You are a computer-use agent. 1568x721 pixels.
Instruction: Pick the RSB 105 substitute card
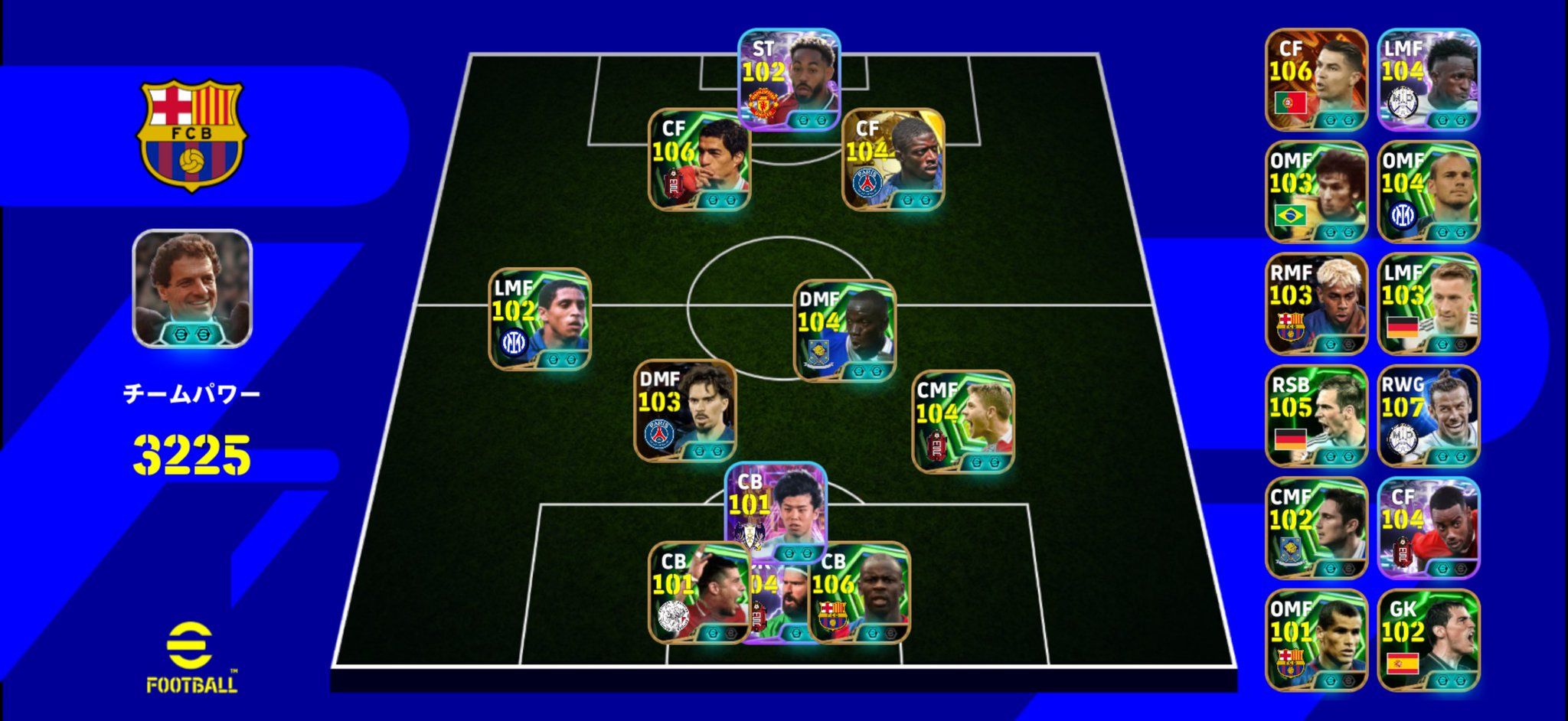tap(1316, 416)
